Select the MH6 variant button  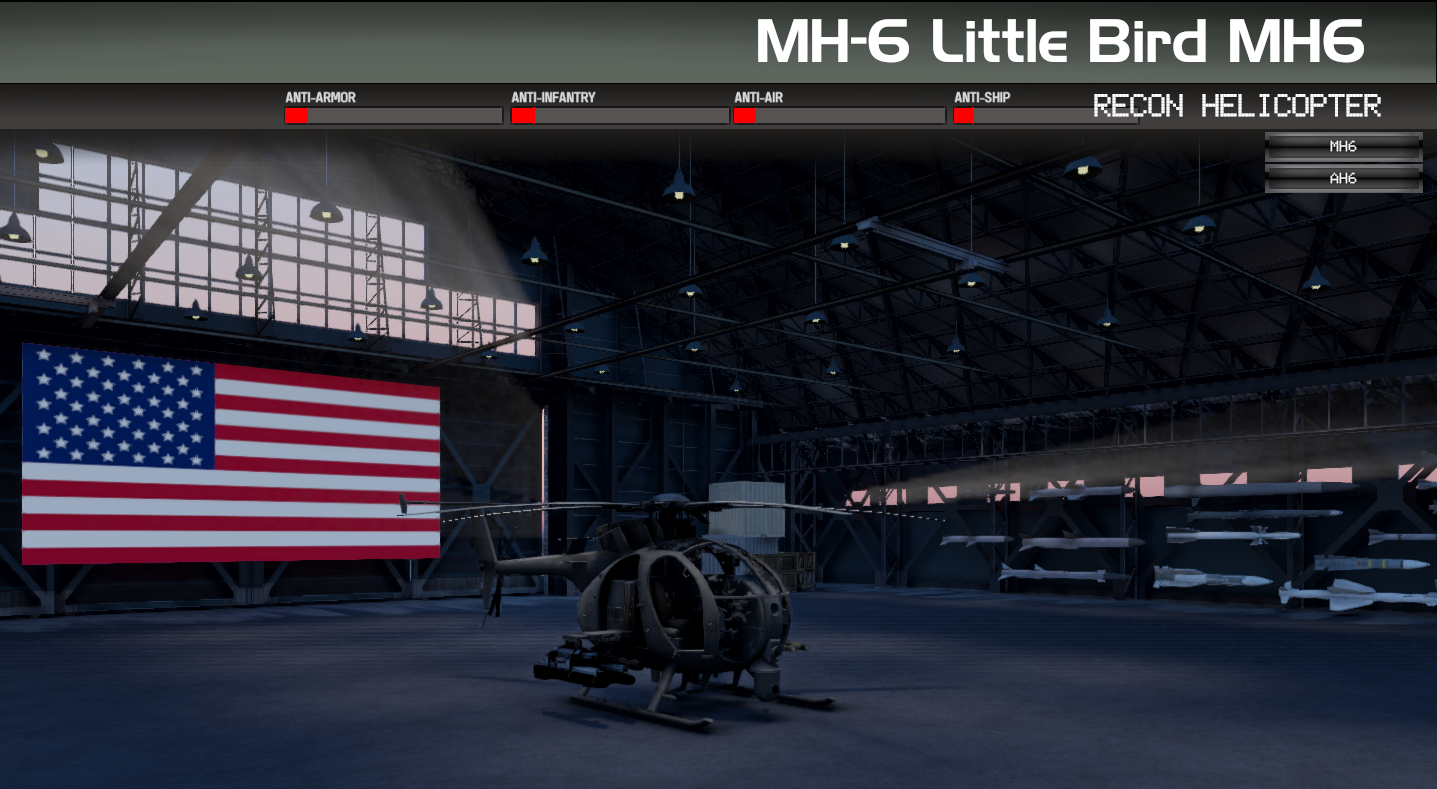[1343, 147]
